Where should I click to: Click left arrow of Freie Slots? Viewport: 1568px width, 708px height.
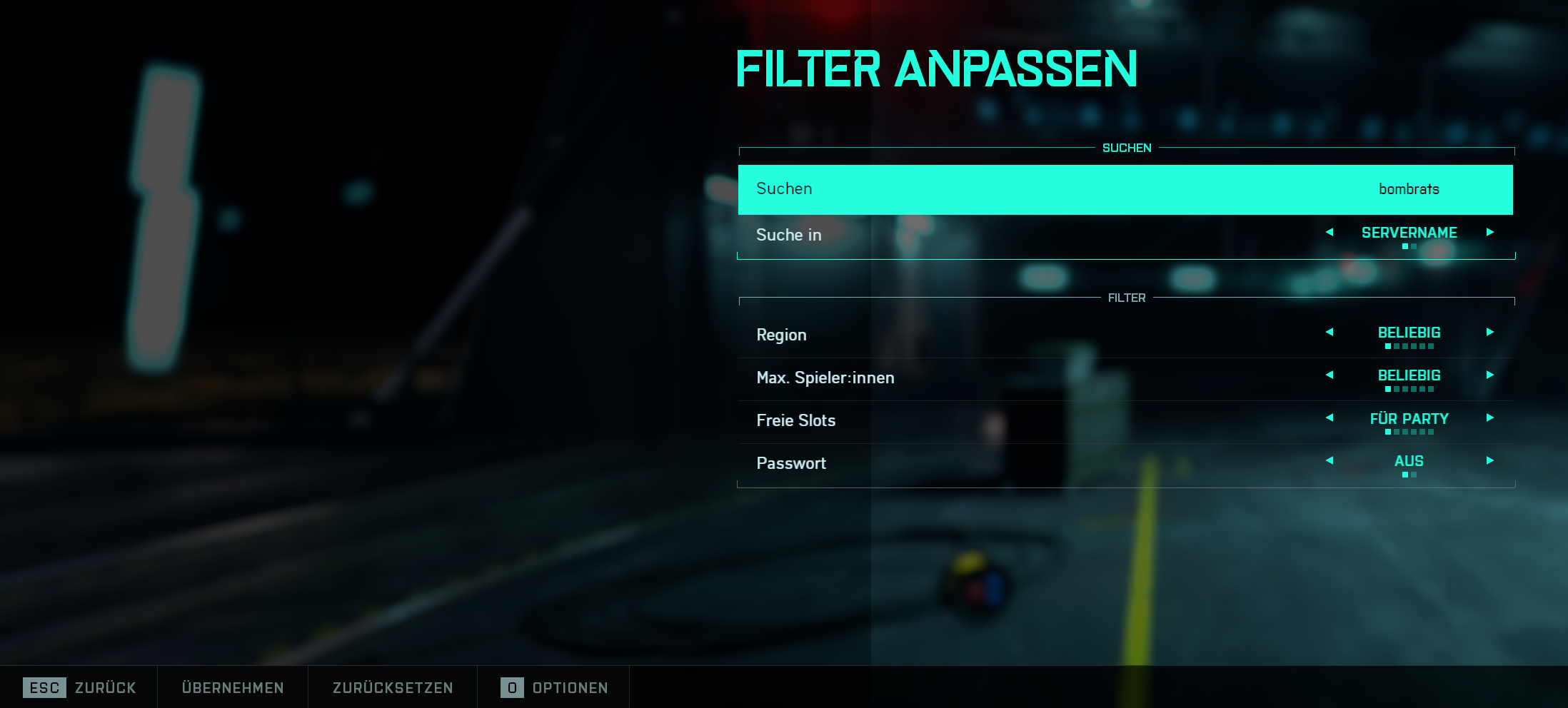click(x=1330, y=418)
